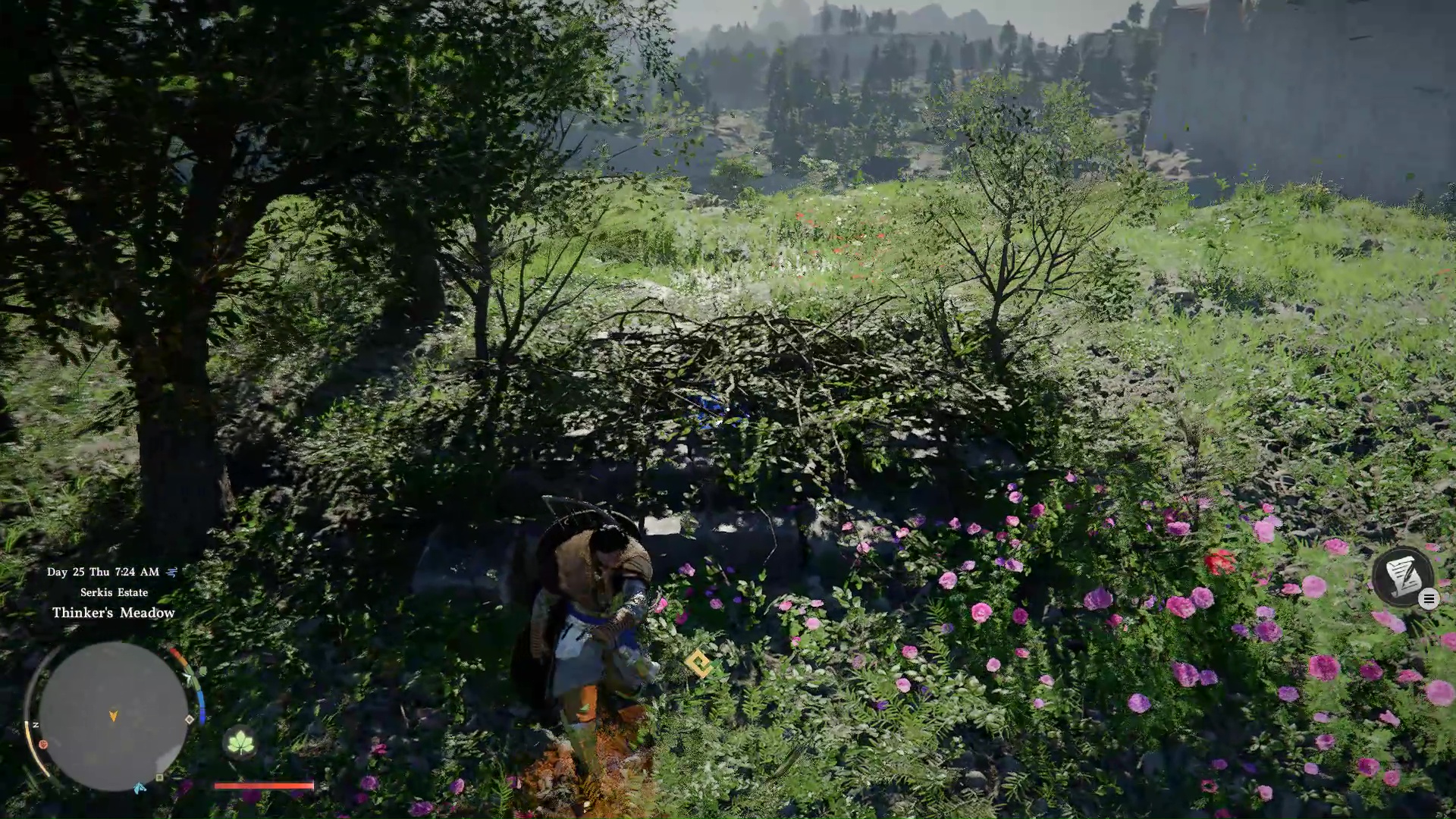The width and height of the screenshot is (1456, 819).
Task: Expand the Thinker's Meadow location banner
Action: point(114,612)
